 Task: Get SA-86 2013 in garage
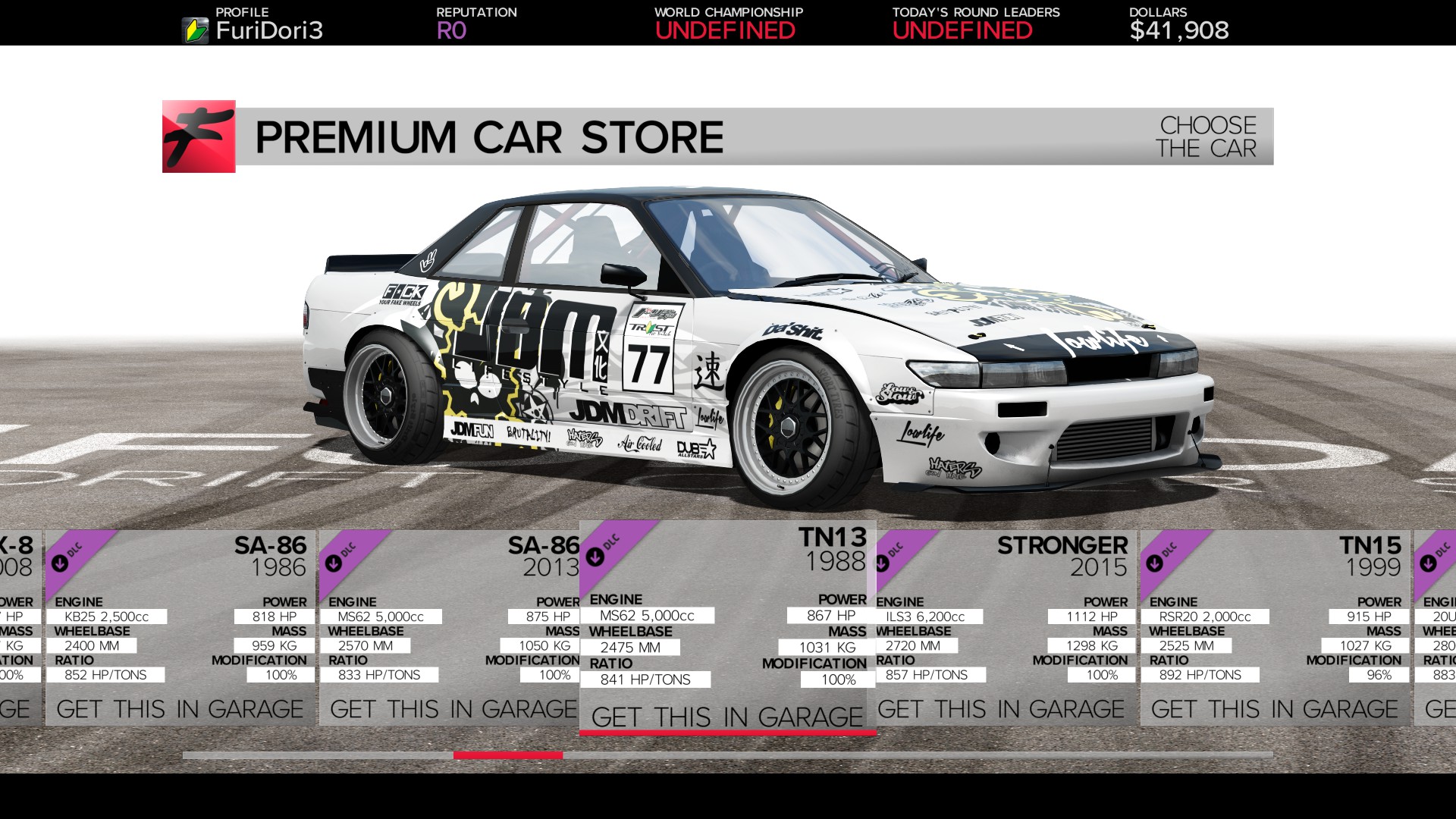pyautogui.click(x=453, y=708)
